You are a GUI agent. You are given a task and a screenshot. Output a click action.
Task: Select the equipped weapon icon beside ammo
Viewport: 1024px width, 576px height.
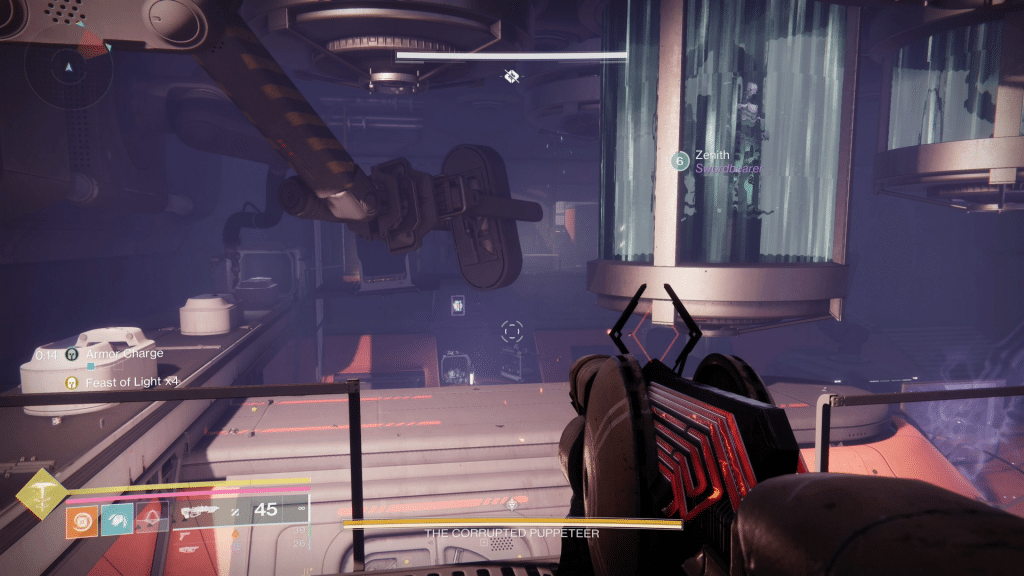tap(202, 511)
